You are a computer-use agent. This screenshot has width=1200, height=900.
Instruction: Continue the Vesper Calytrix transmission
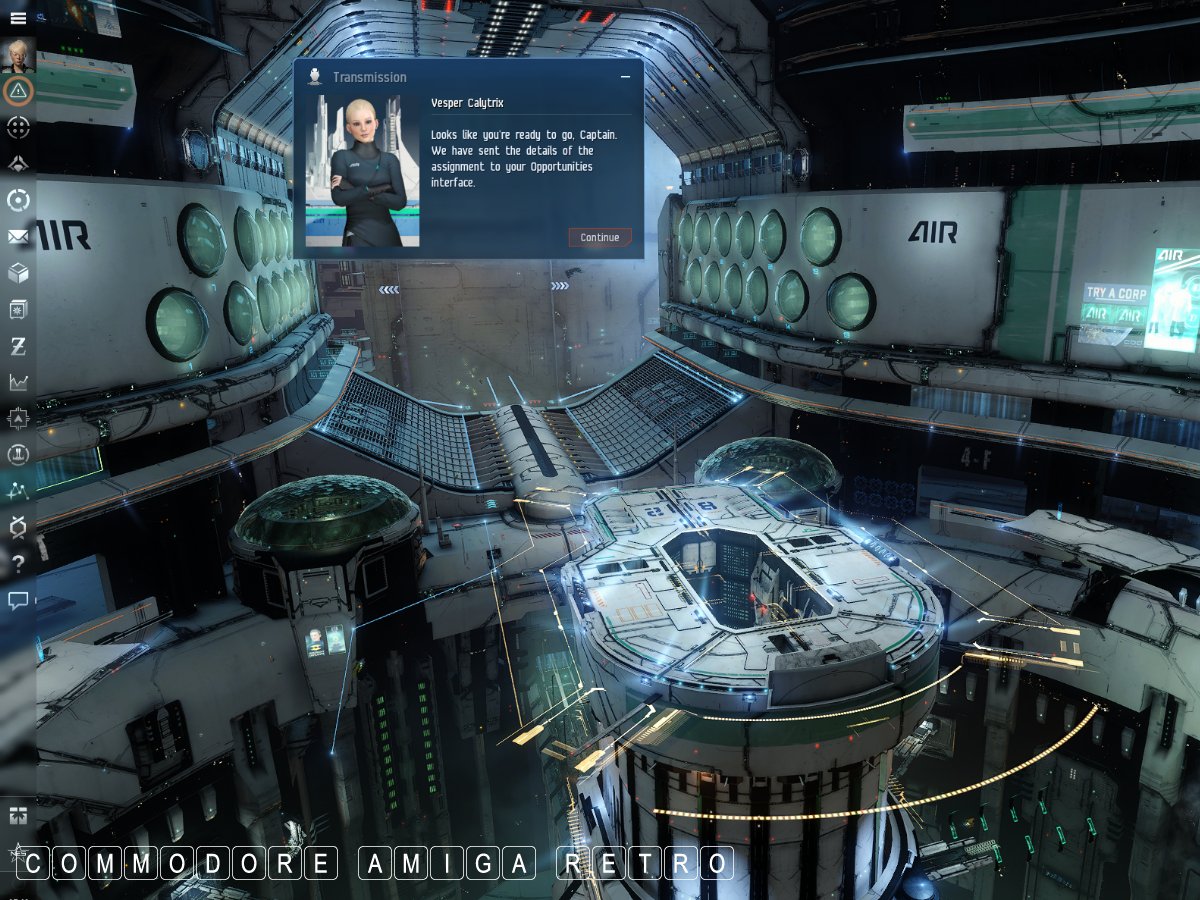[600, 237]
